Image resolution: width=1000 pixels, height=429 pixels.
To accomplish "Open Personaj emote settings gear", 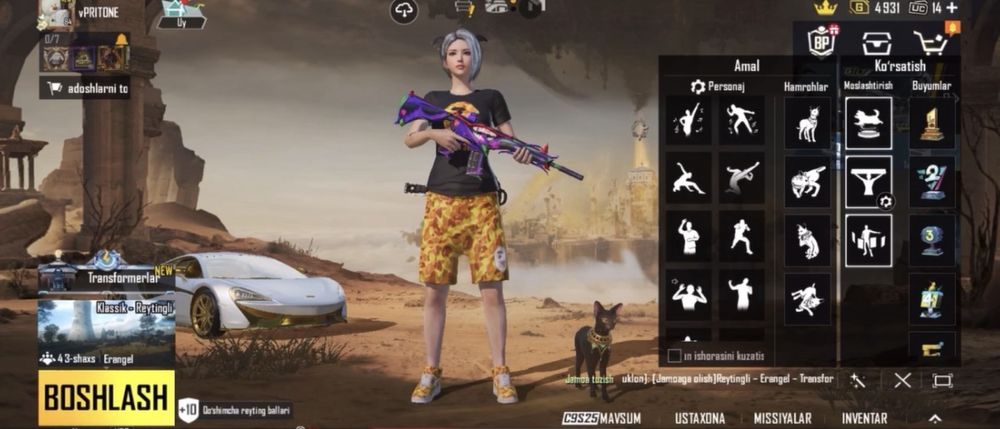I will pyautogui.click(x=698, y=87).
